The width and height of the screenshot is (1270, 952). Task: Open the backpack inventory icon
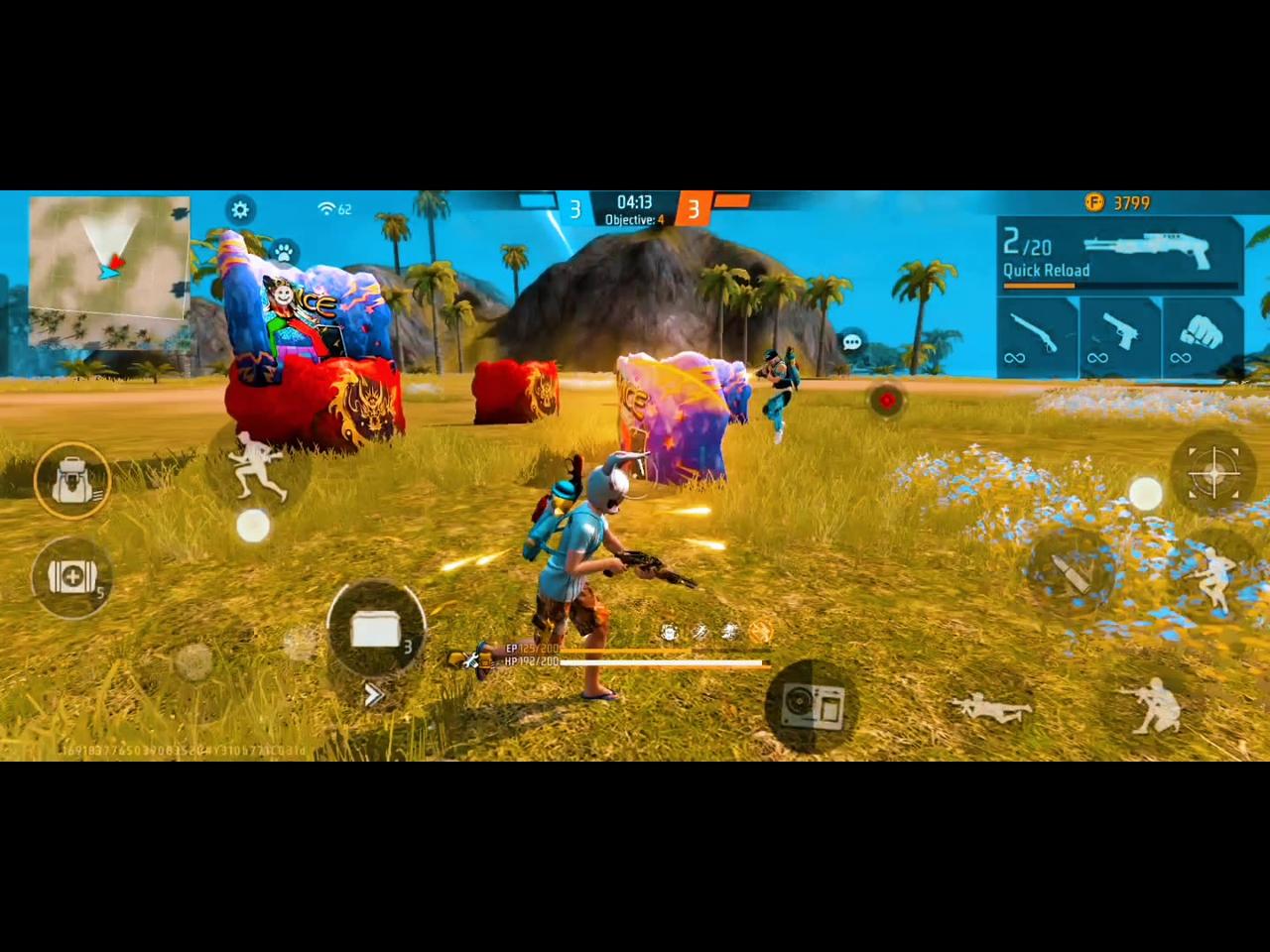[72, 480]
